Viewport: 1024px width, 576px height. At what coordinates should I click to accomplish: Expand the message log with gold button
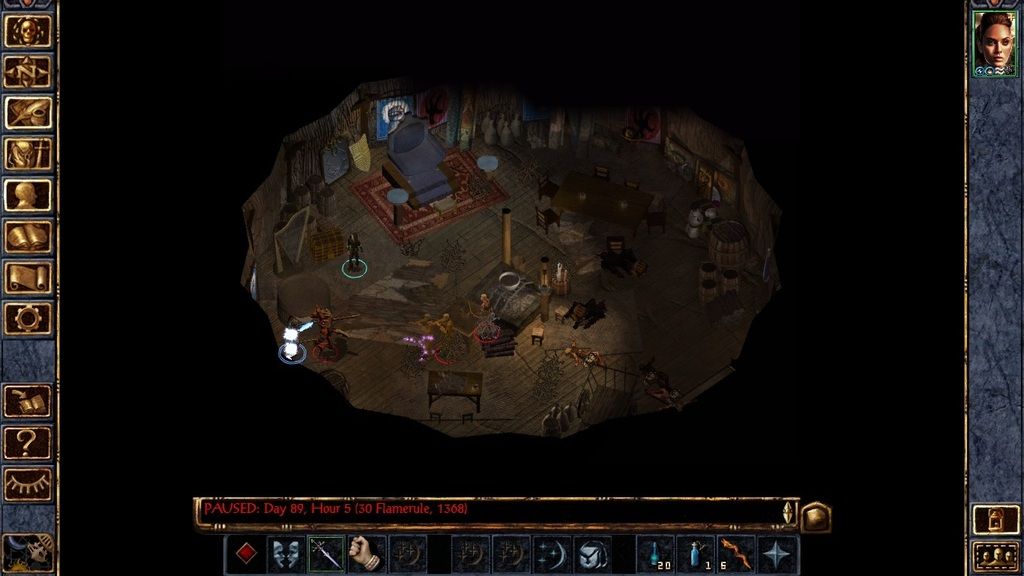click(x=815, y=516)
